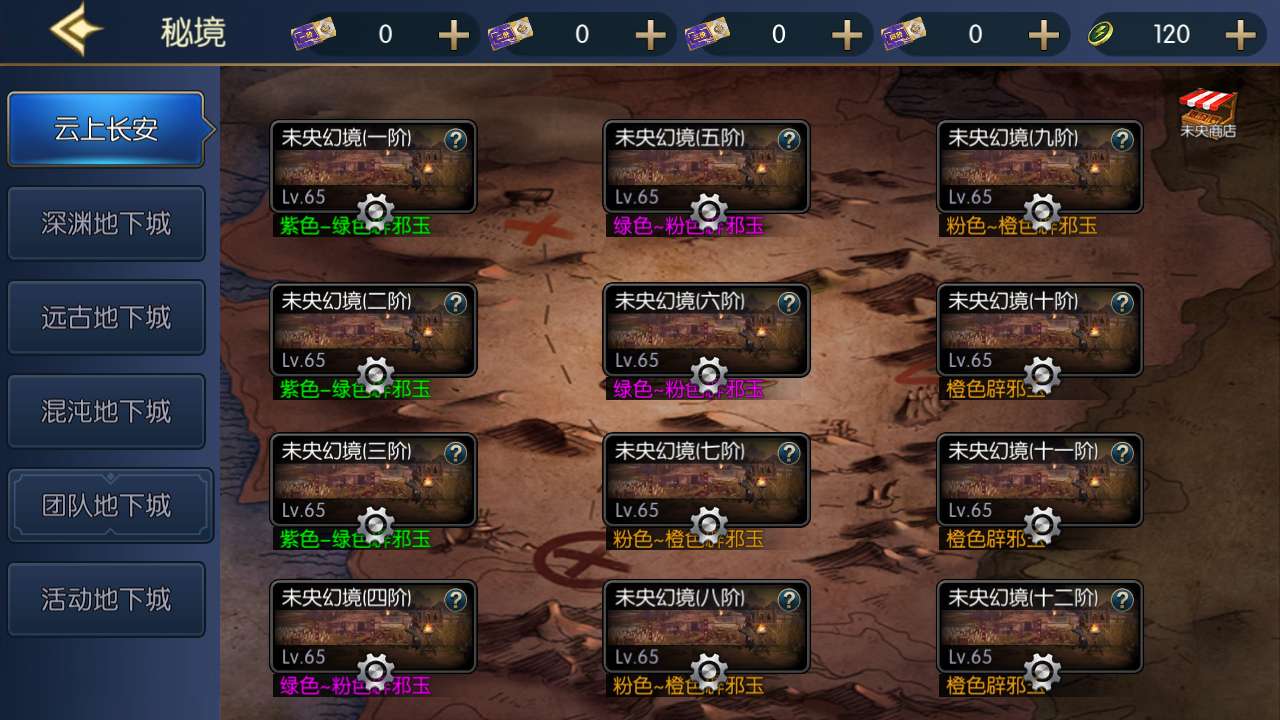Image resolution: width=1280 pixels, height=720 pixels.
Task: Select the 混沌地下城 category
Action: (x=107, y=411)
